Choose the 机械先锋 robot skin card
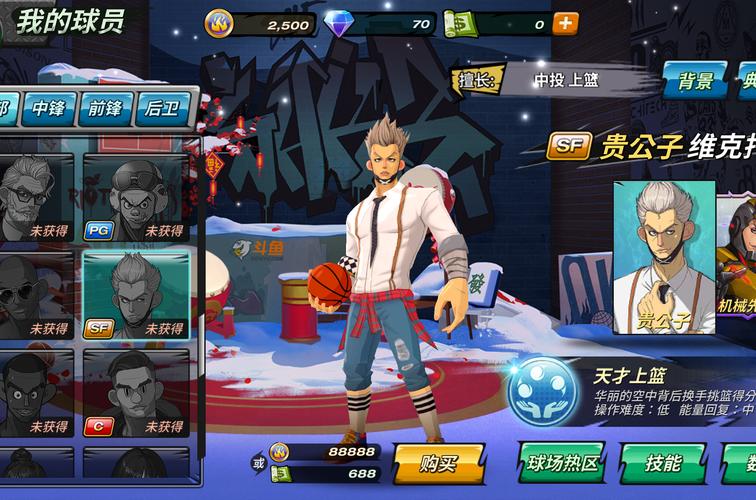This screenshot has width=756, height=500. click(740, 257)
